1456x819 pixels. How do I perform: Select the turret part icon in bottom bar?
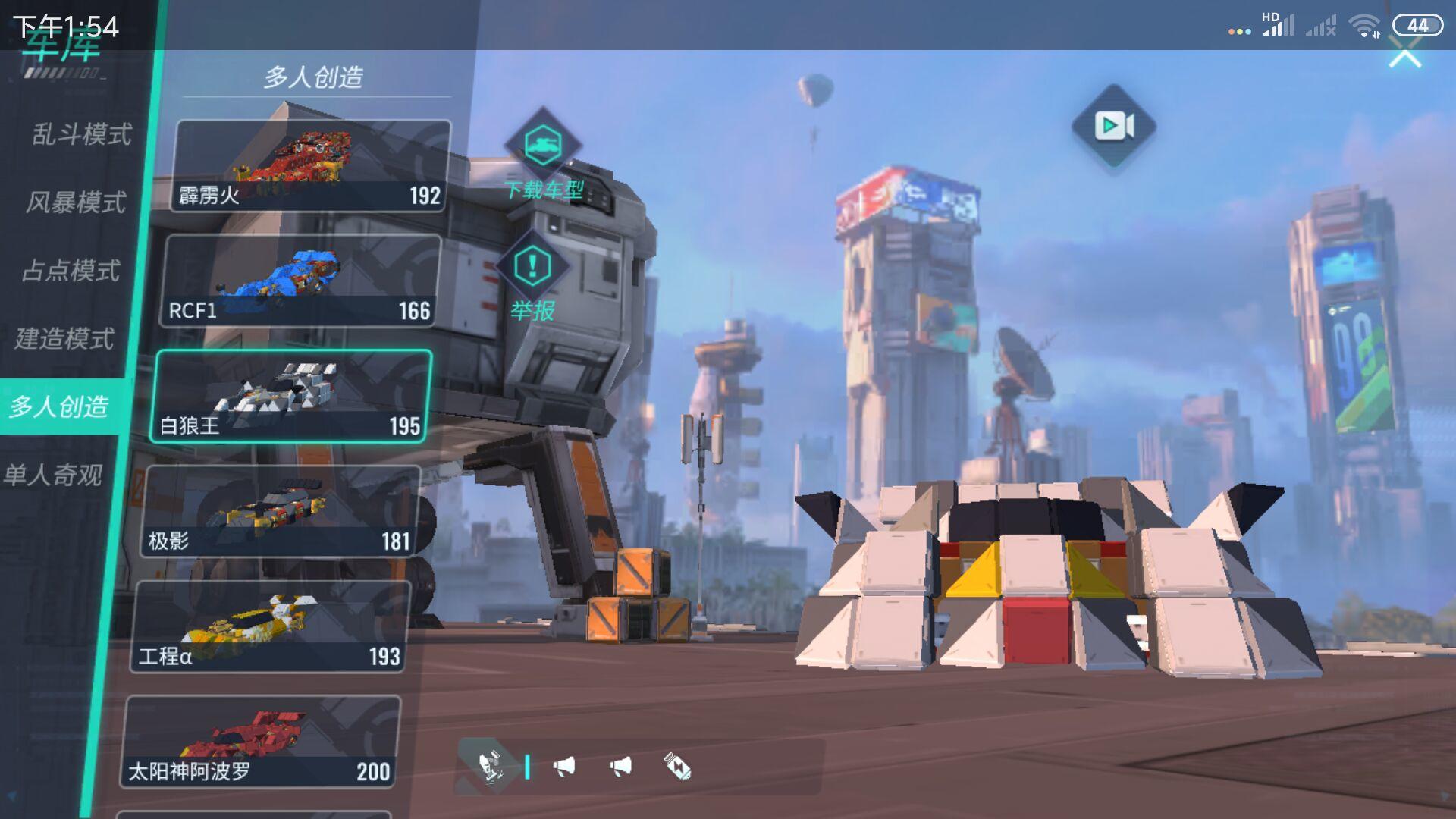click(x=490, y=767)
